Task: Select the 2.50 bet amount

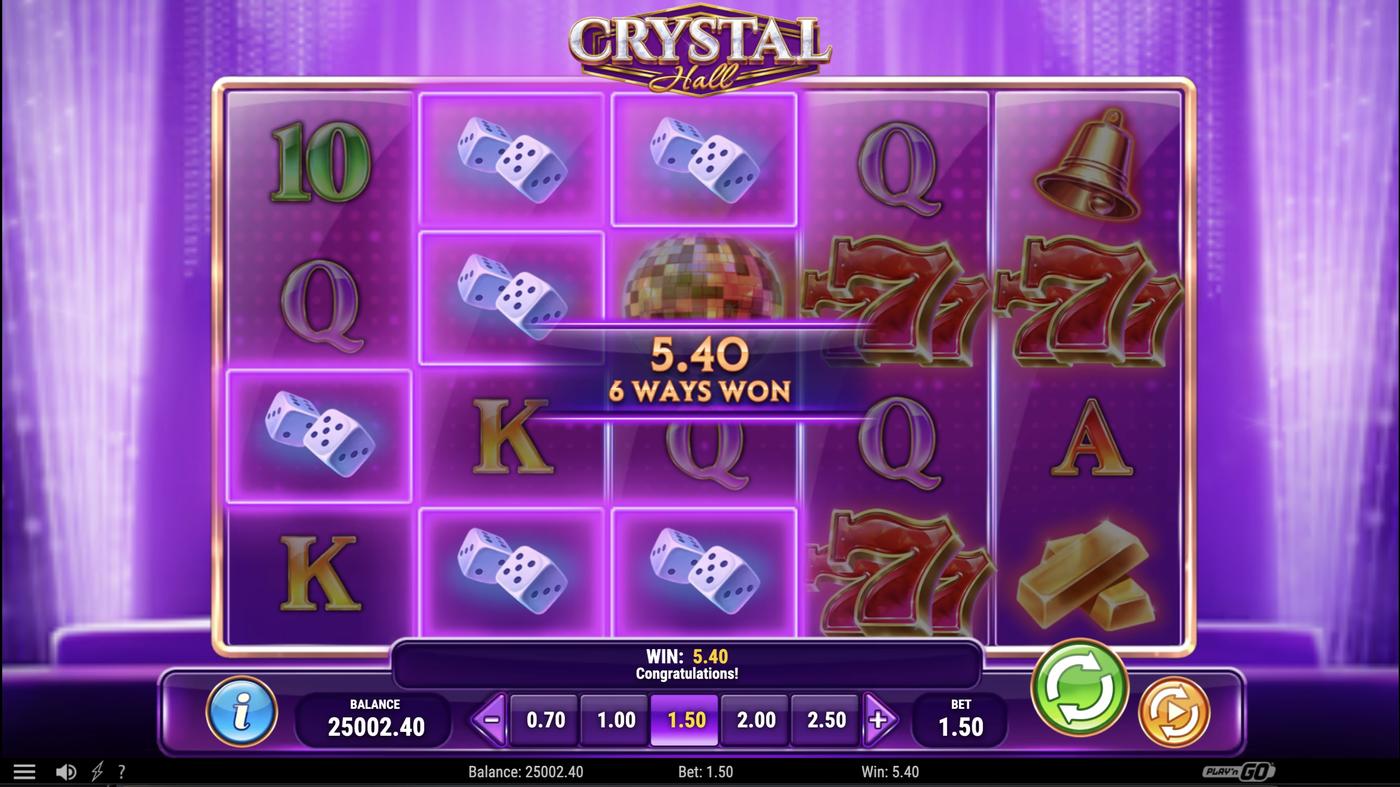Action: point(824,719)
